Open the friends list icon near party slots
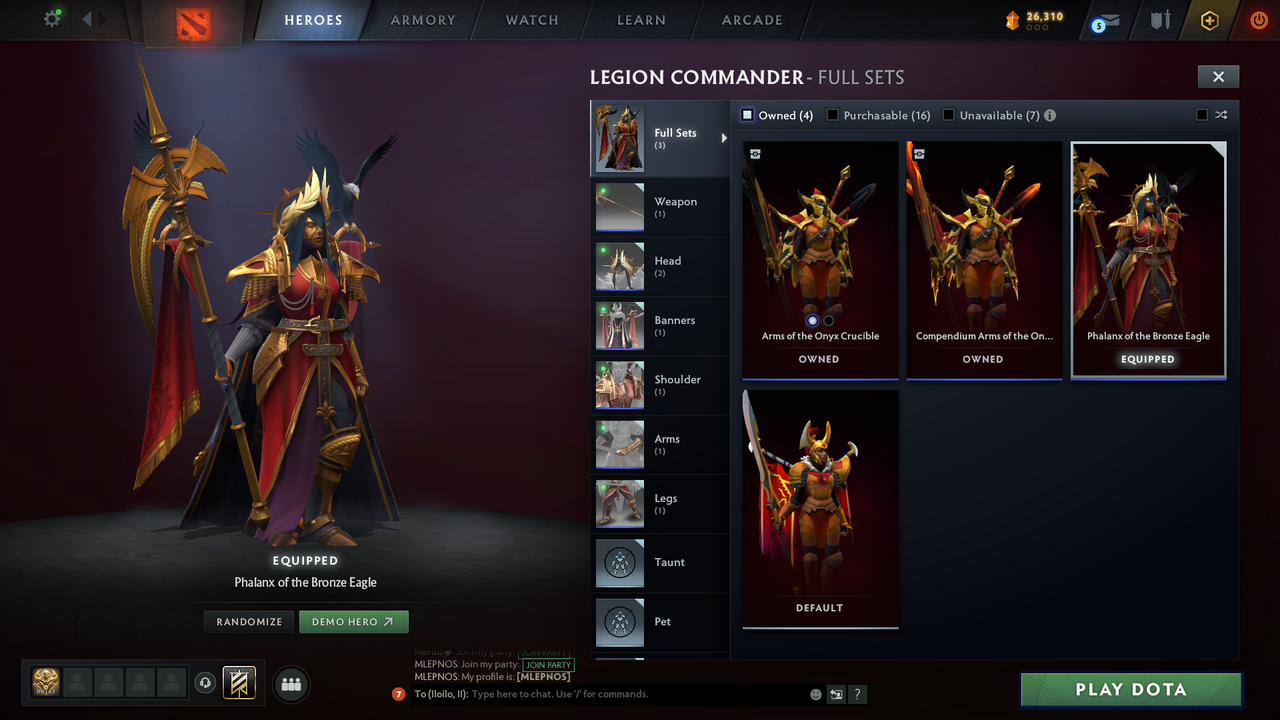Screen dimensions: 1280x720 click(290, 684)
